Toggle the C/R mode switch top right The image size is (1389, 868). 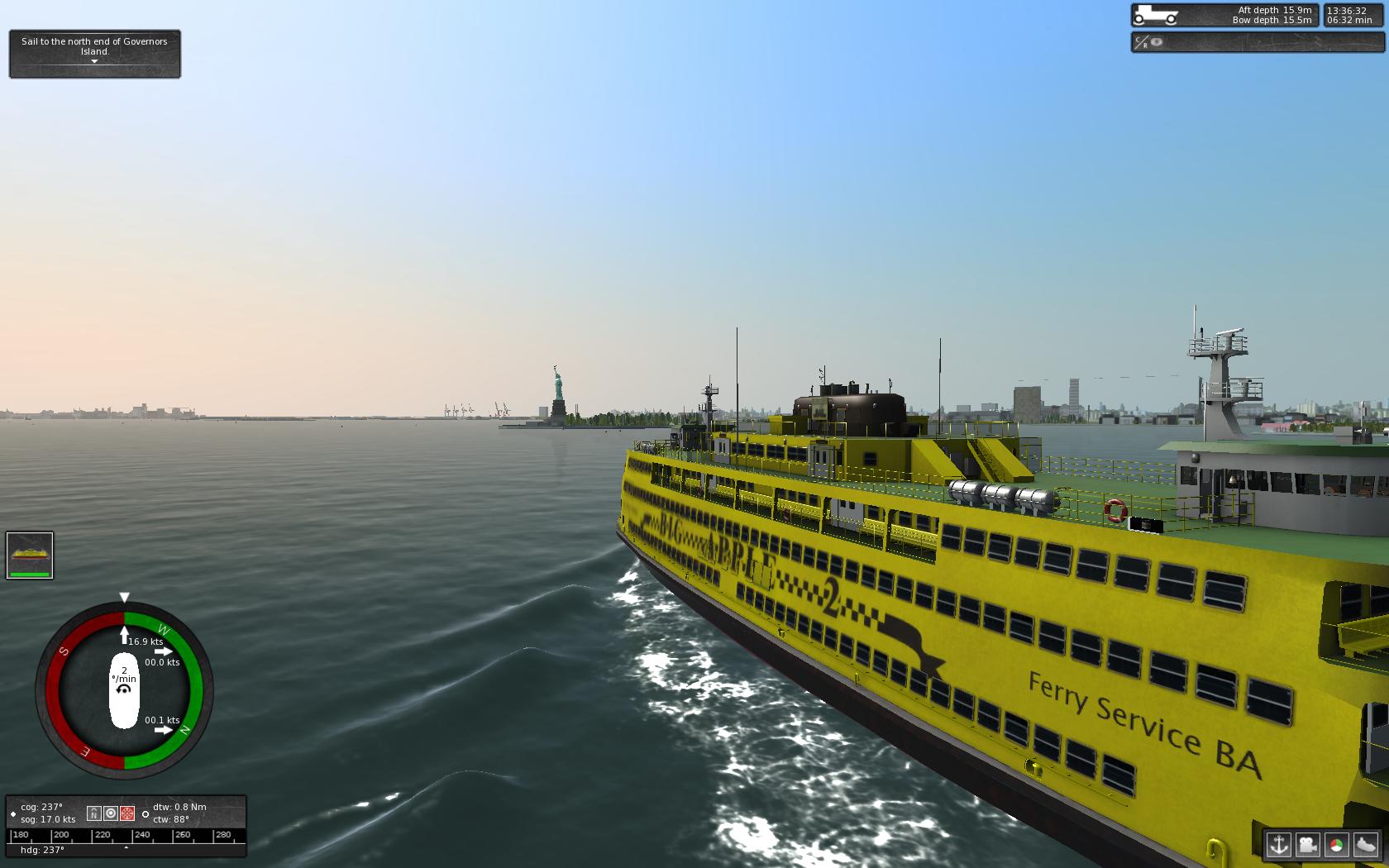[x=1142, y=41]
